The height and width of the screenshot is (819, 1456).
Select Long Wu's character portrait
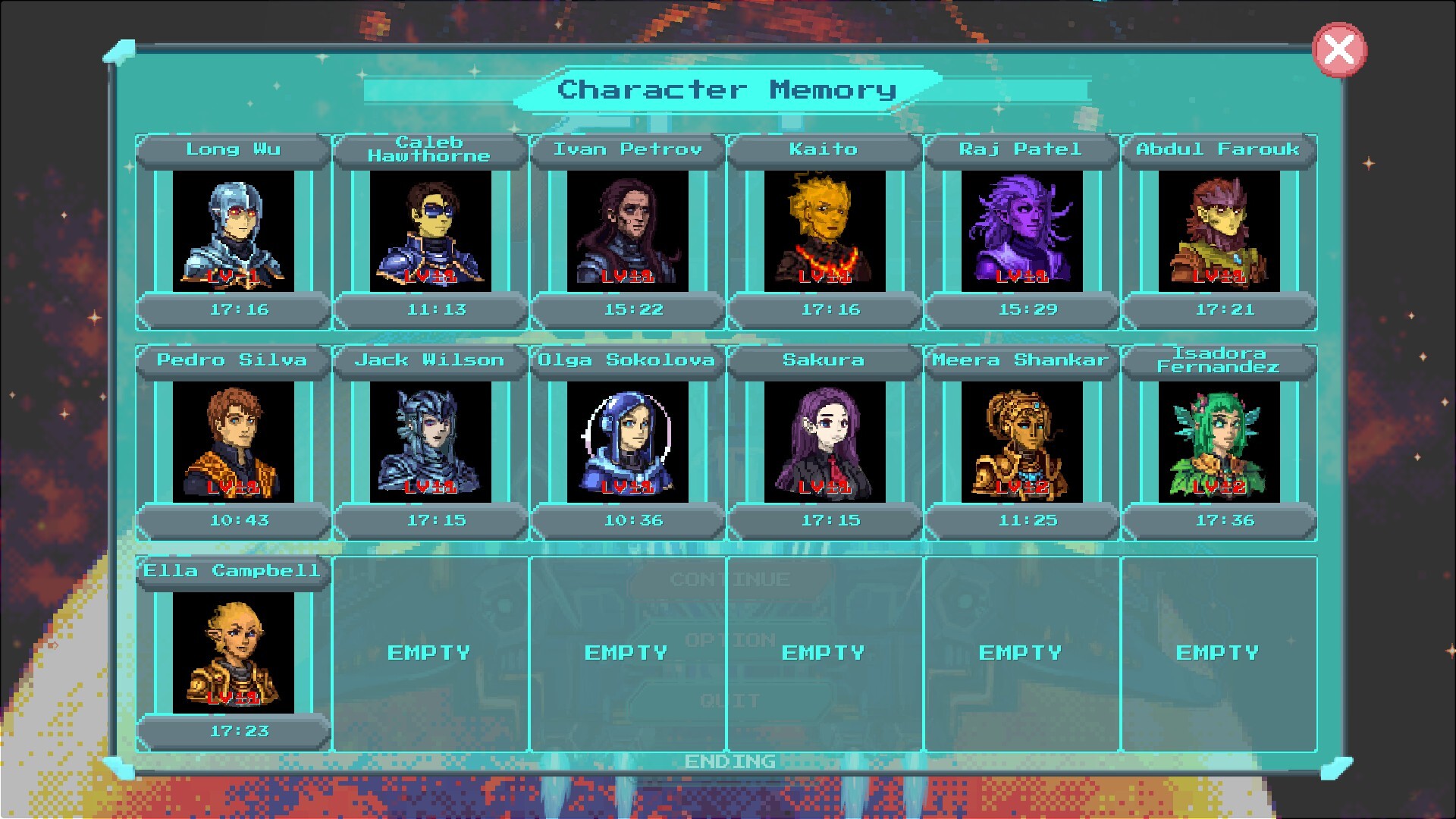click(231, 231)
